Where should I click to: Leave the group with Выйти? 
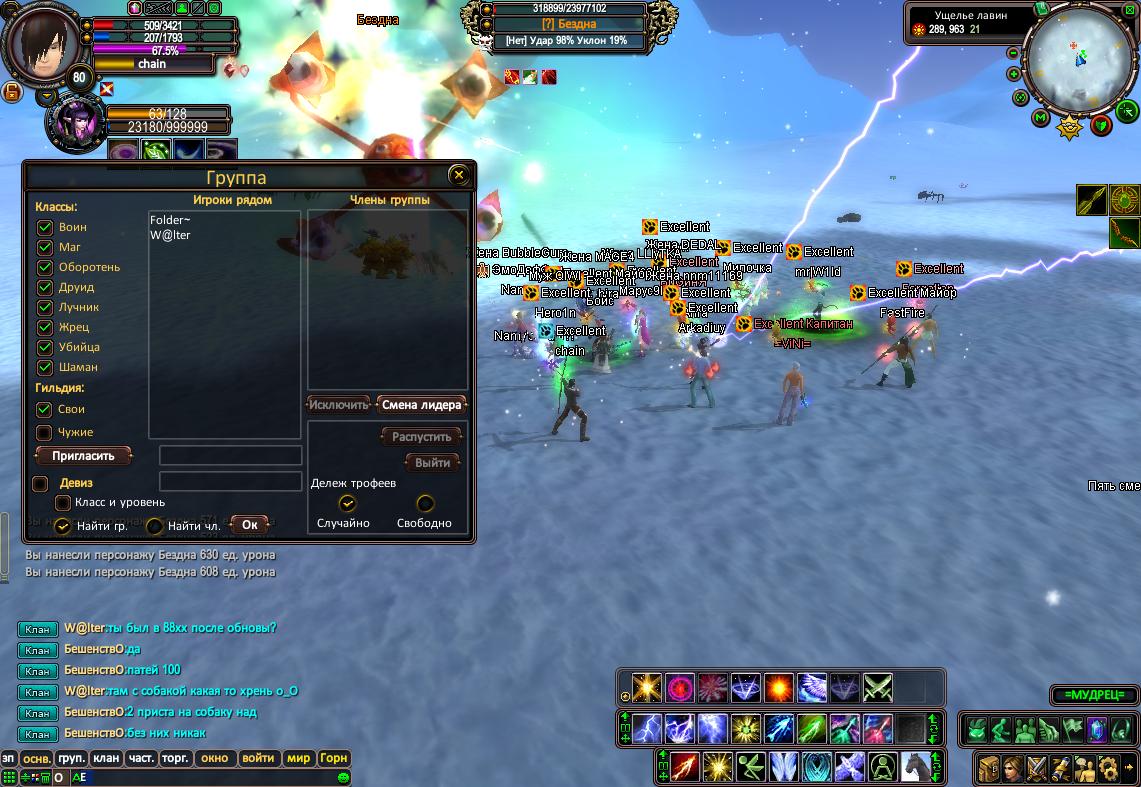coord(432,463)
